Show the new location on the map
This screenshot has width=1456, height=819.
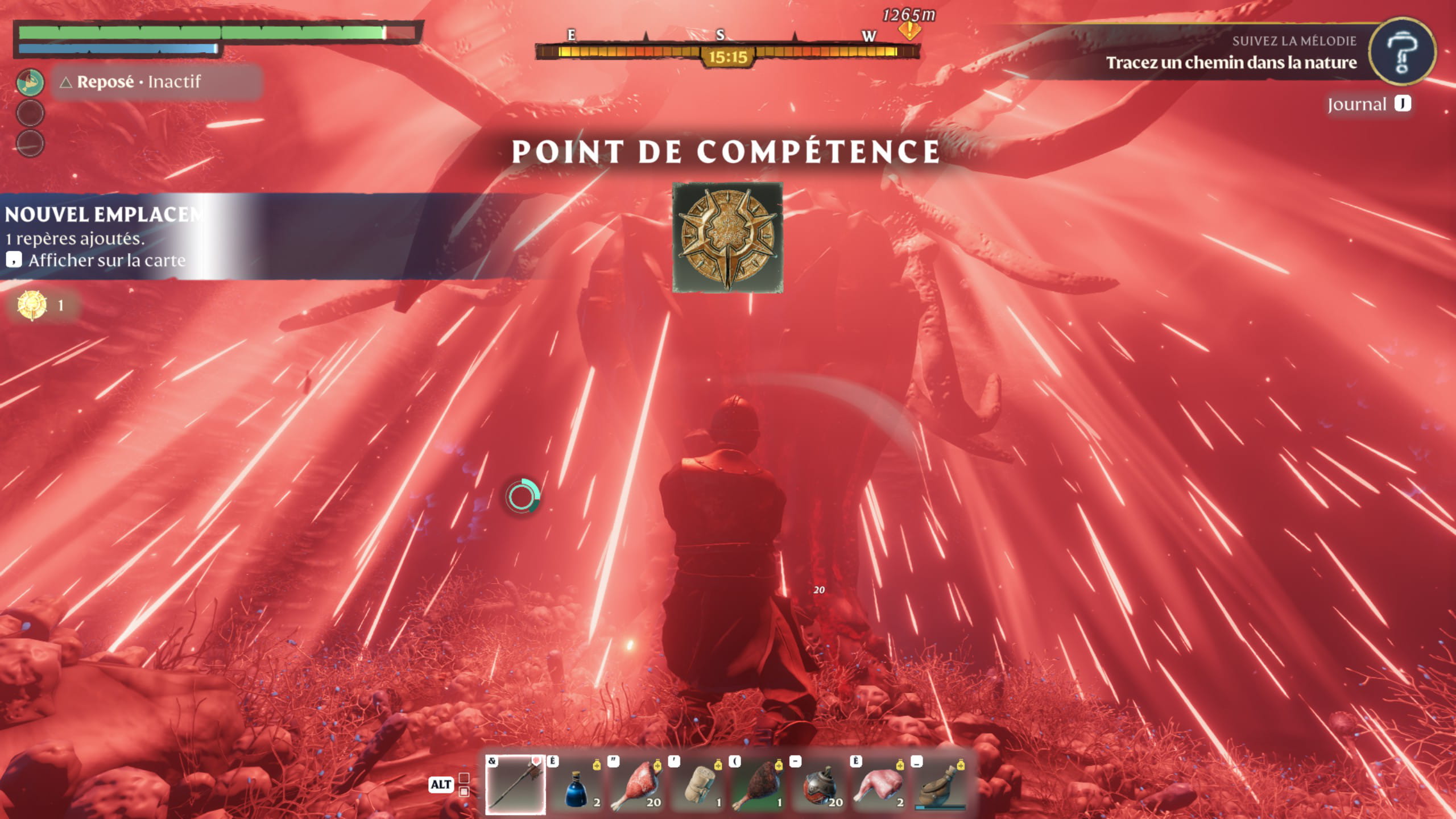(106, 260)
